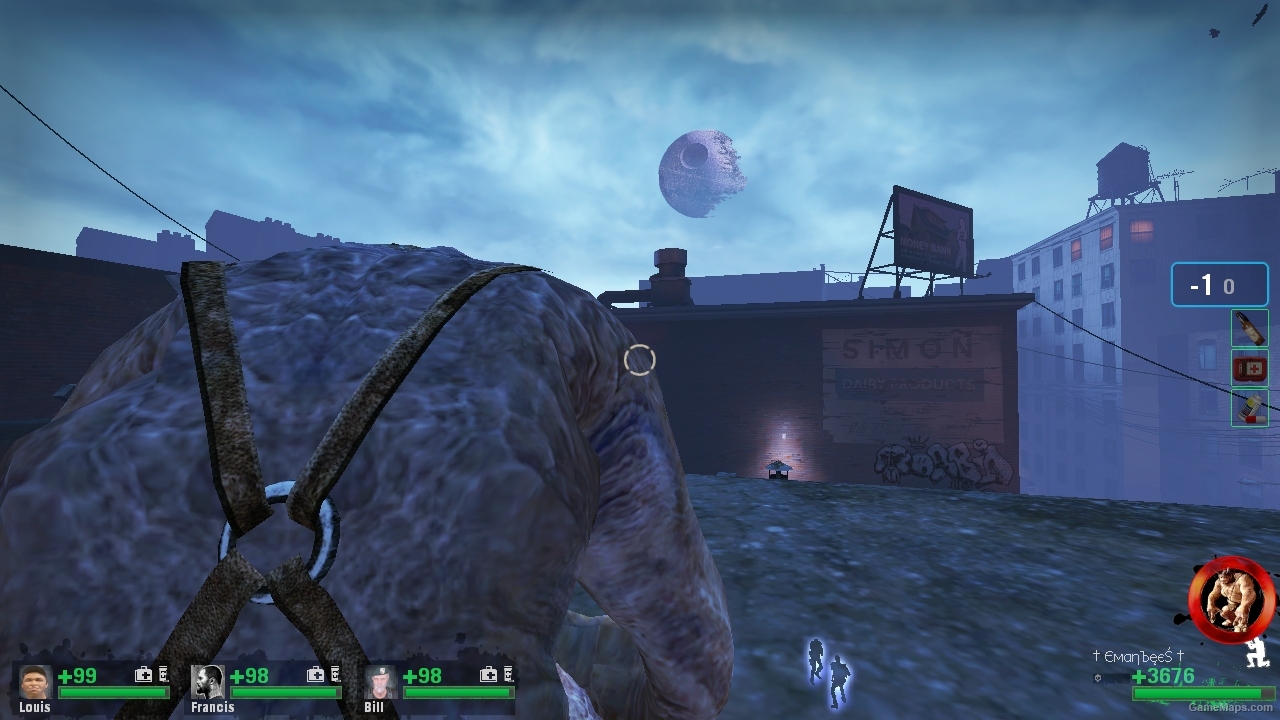Click the Tank portrait icon

pyautogui.click(x=1229, y=597)
